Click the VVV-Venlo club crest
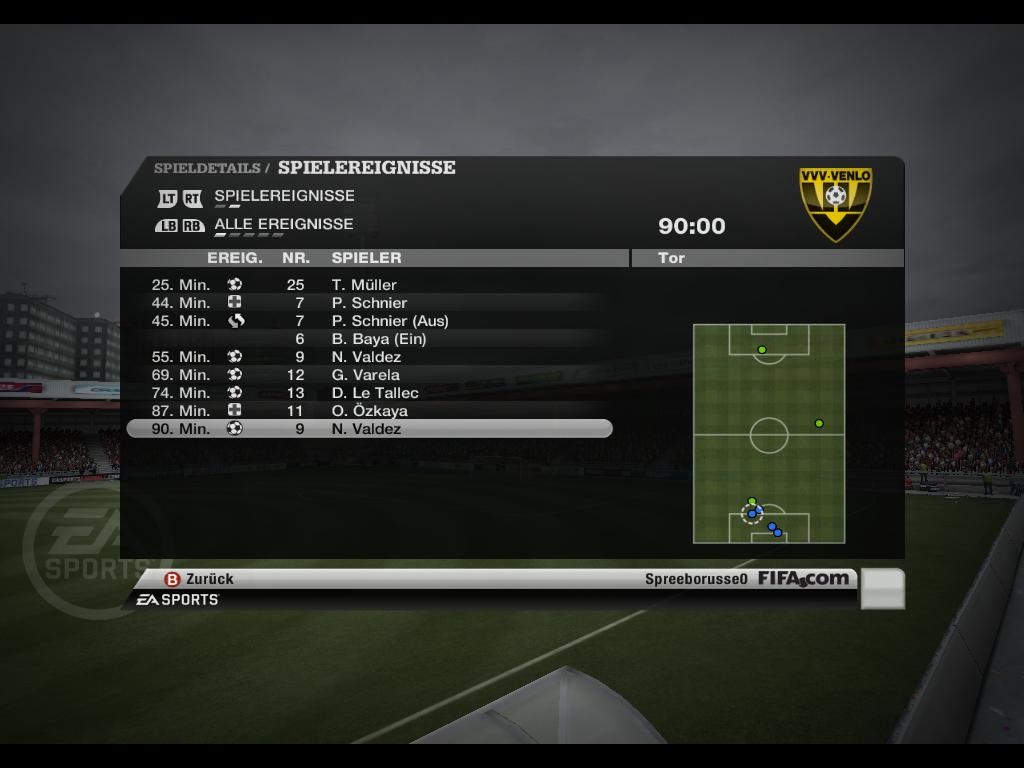The width and height of the screenshot is (1024, 768). 835,204
